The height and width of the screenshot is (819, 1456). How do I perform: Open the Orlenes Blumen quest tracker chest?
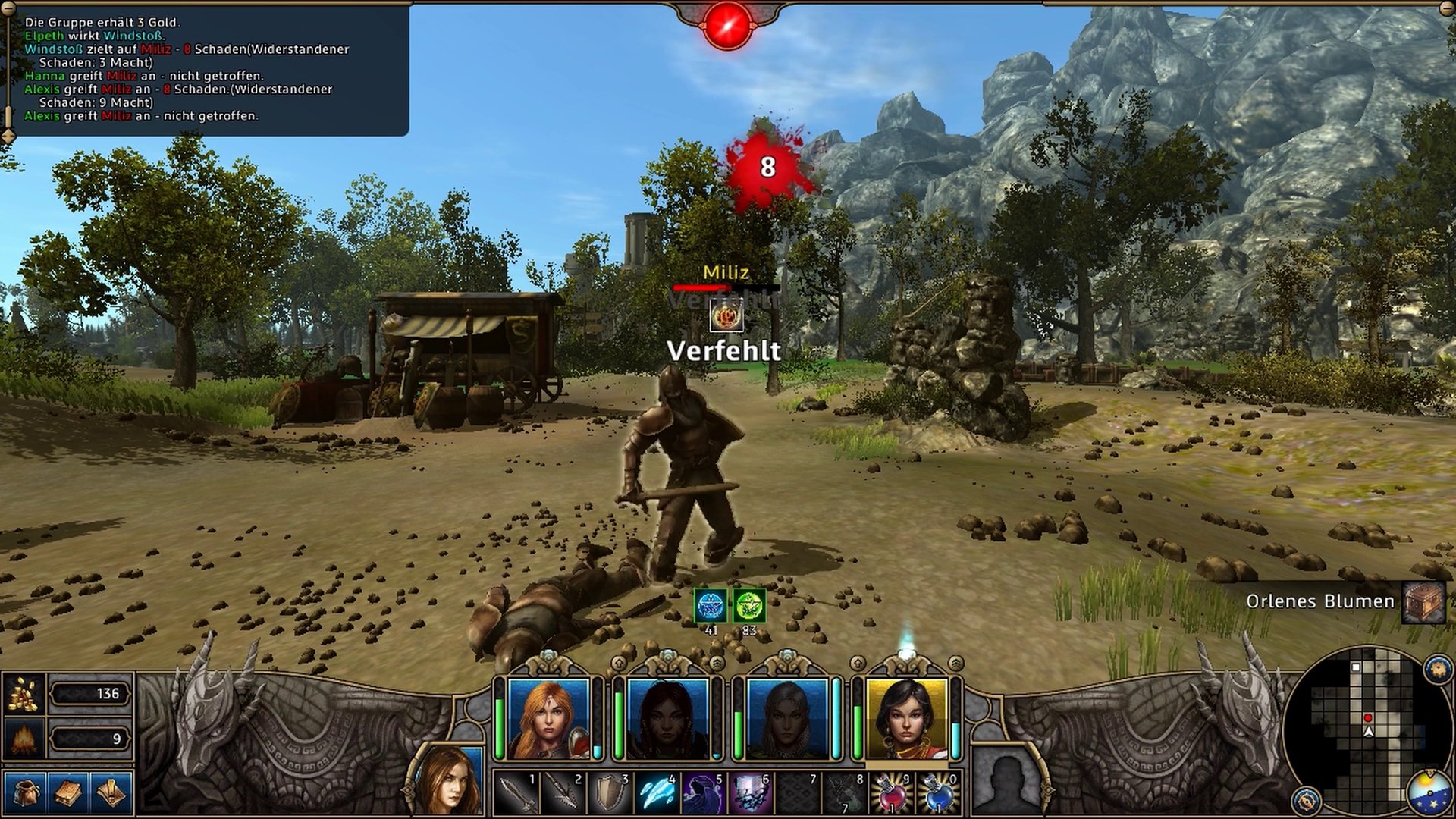click(x=1423, y=602)
